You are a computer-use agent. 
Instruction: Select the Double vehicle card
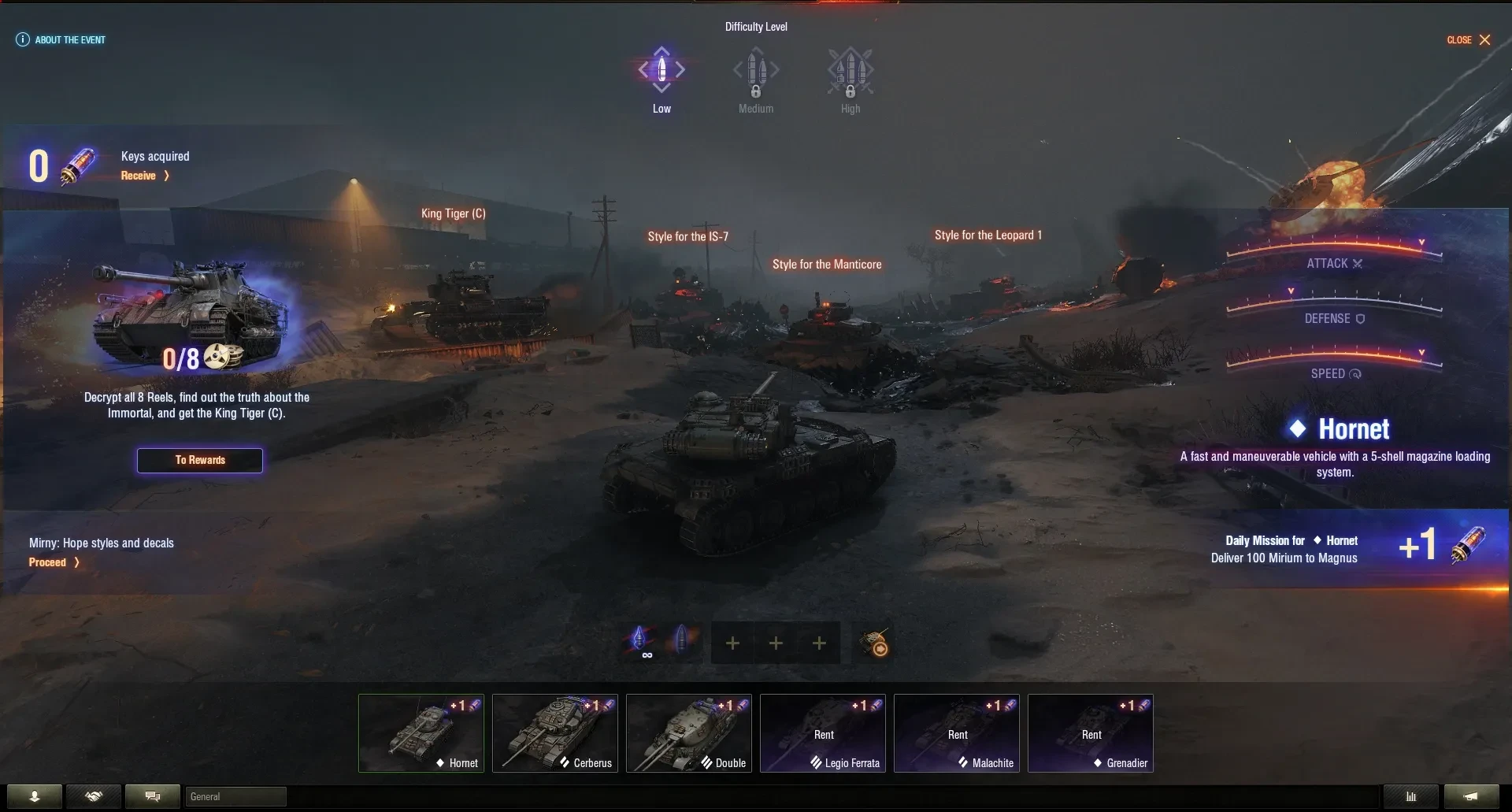(x=689, y=733)
